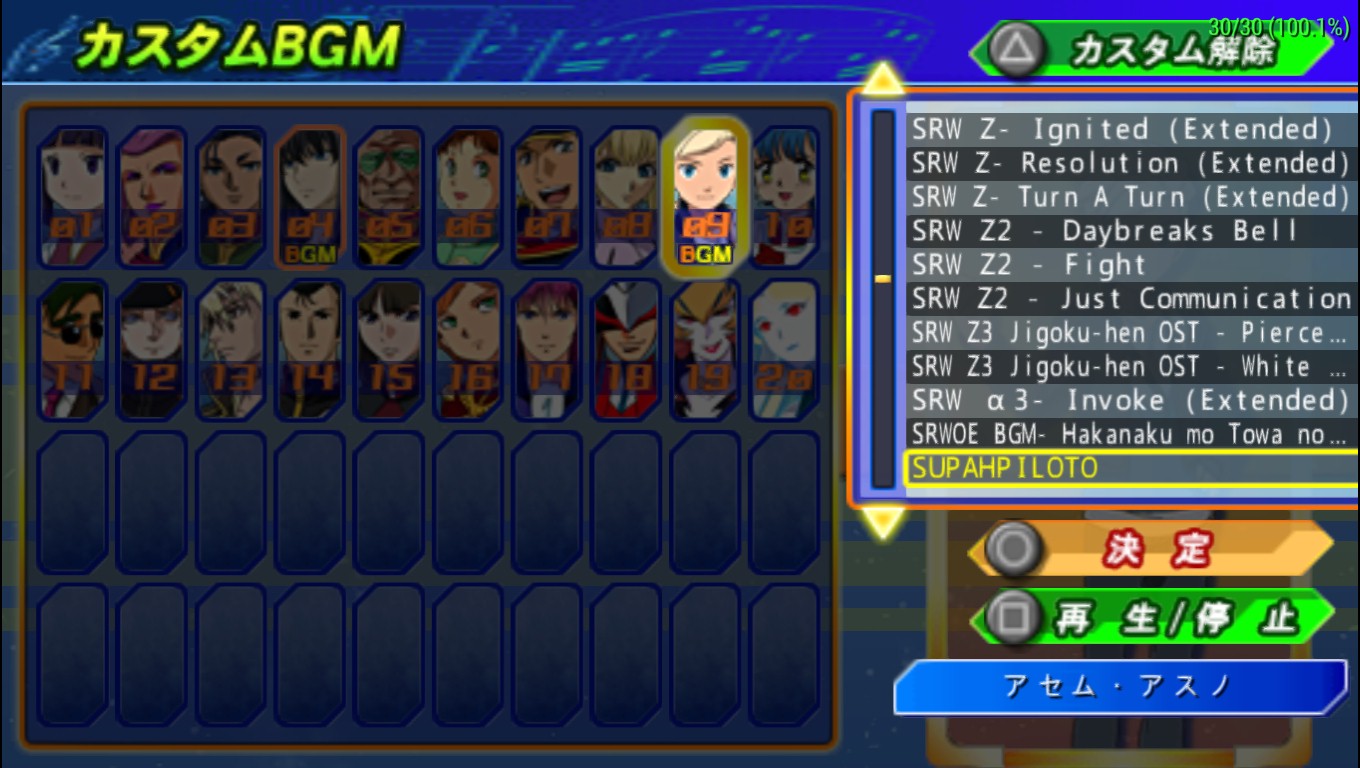This screenshot has height=768, width=1360.
Task: Select SRW Z3 Jigoku-hen OST - White track
Action: tap(1130, 367)
